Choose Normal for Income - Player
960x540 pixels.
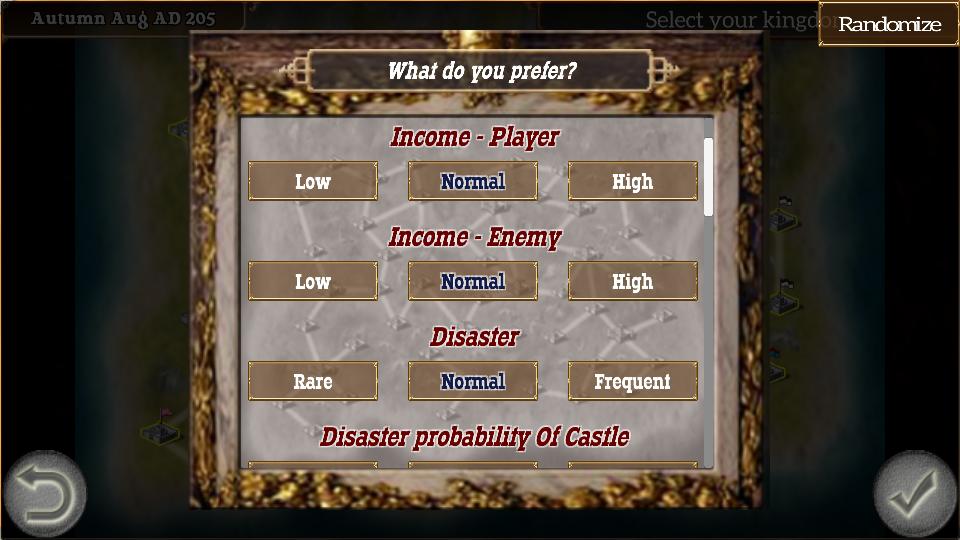tap(473, 181)
